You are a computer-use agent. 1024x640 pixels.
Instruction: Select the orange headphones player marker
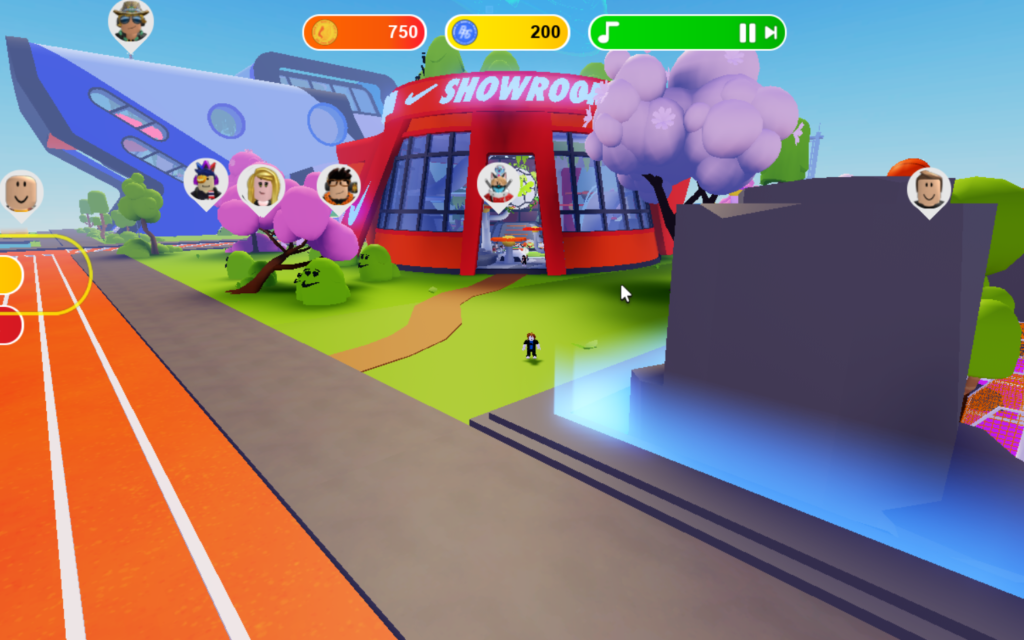pyautogui.click(x=339, y=186)
